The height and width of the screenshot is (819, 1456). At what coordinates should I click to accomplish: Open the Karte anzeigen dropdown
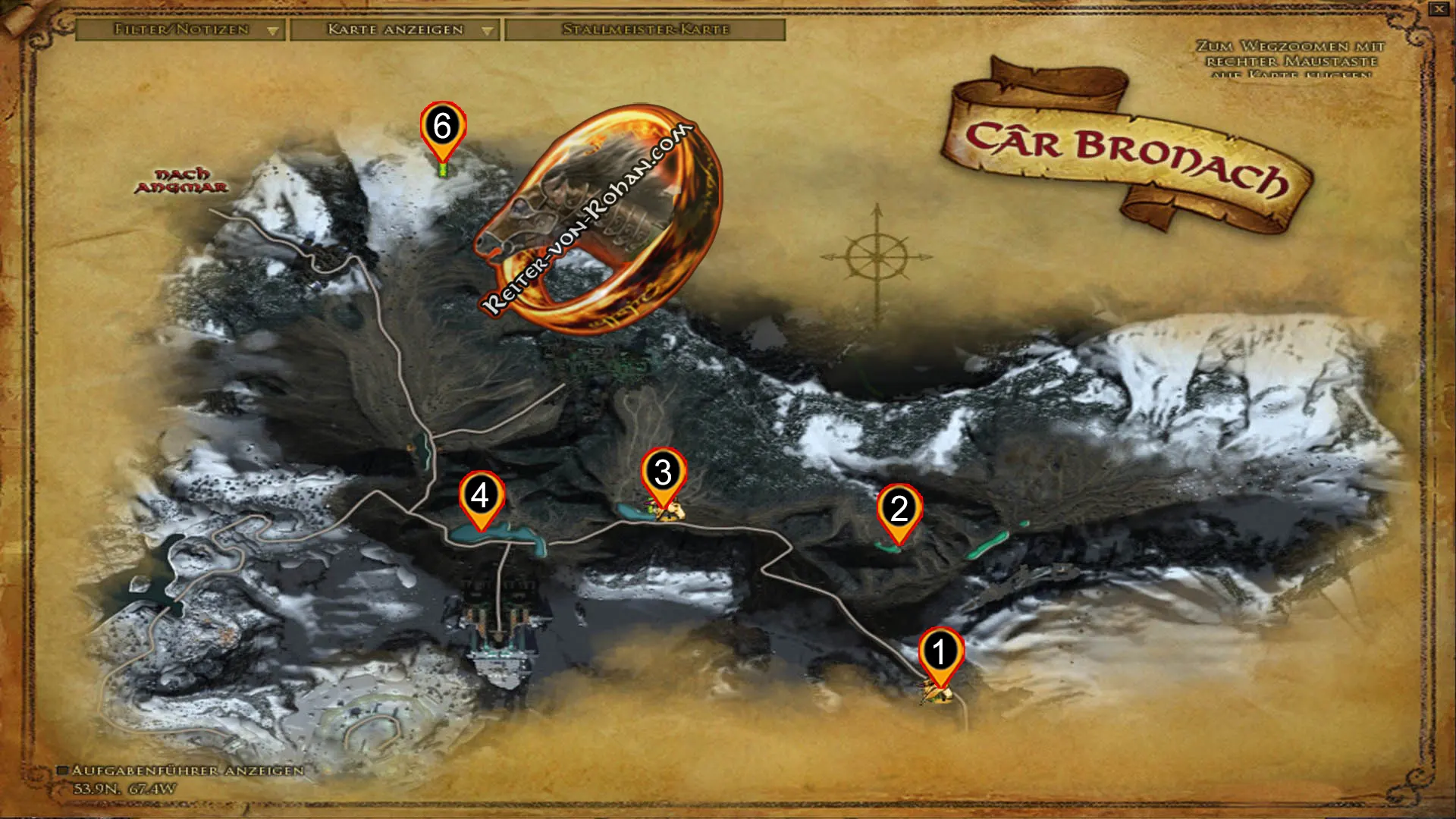pyautogui.click(x=486, y=31)
